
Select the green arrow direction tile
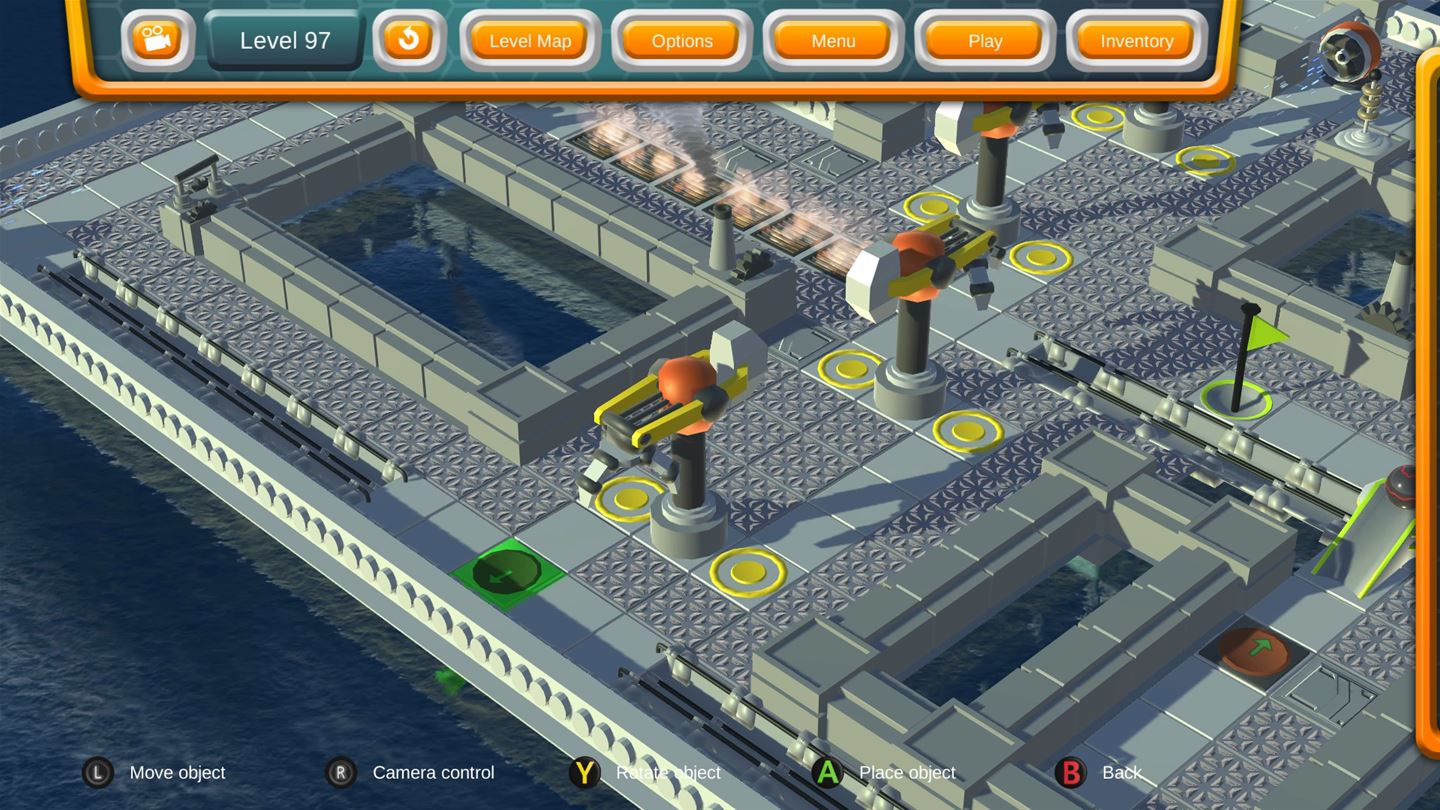[x=507, y=573]
